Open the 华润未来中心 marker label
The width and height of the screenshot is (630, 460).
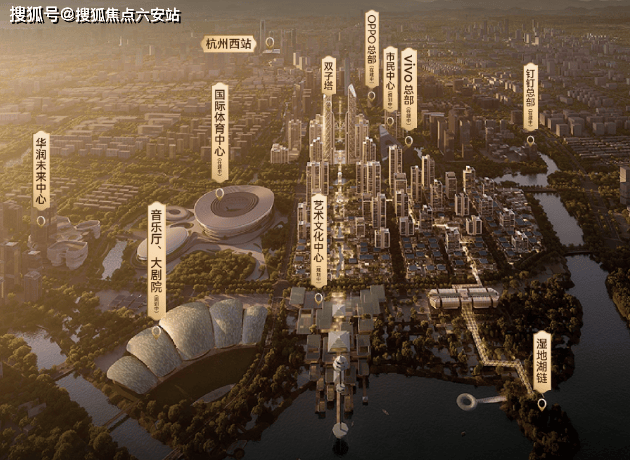[41, 171]
